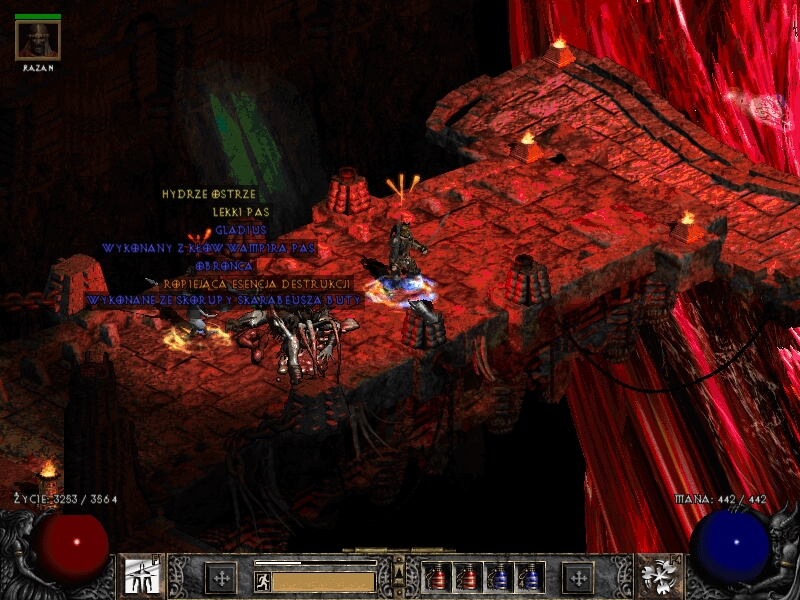Screen dimensions: 800x600
Task: Open the right-click skill selector
Action: click(x=658, y=577)
